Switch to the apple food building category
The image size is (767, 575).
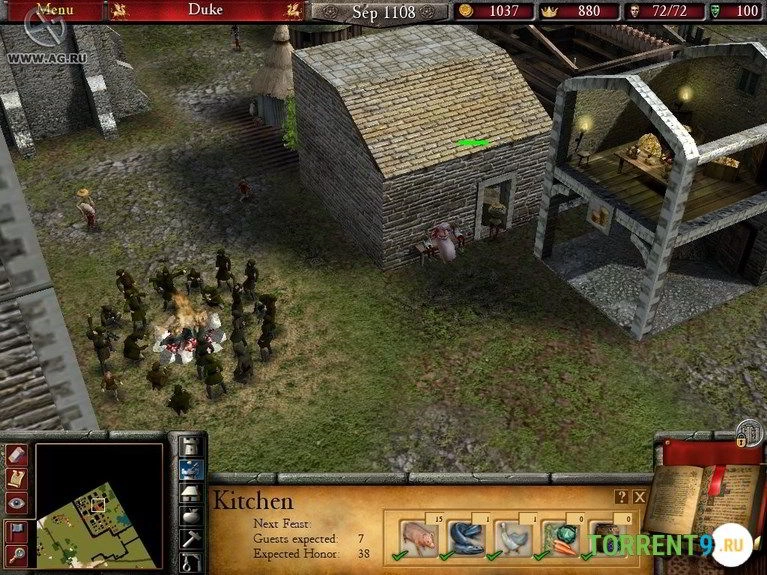tap(191, 516)
